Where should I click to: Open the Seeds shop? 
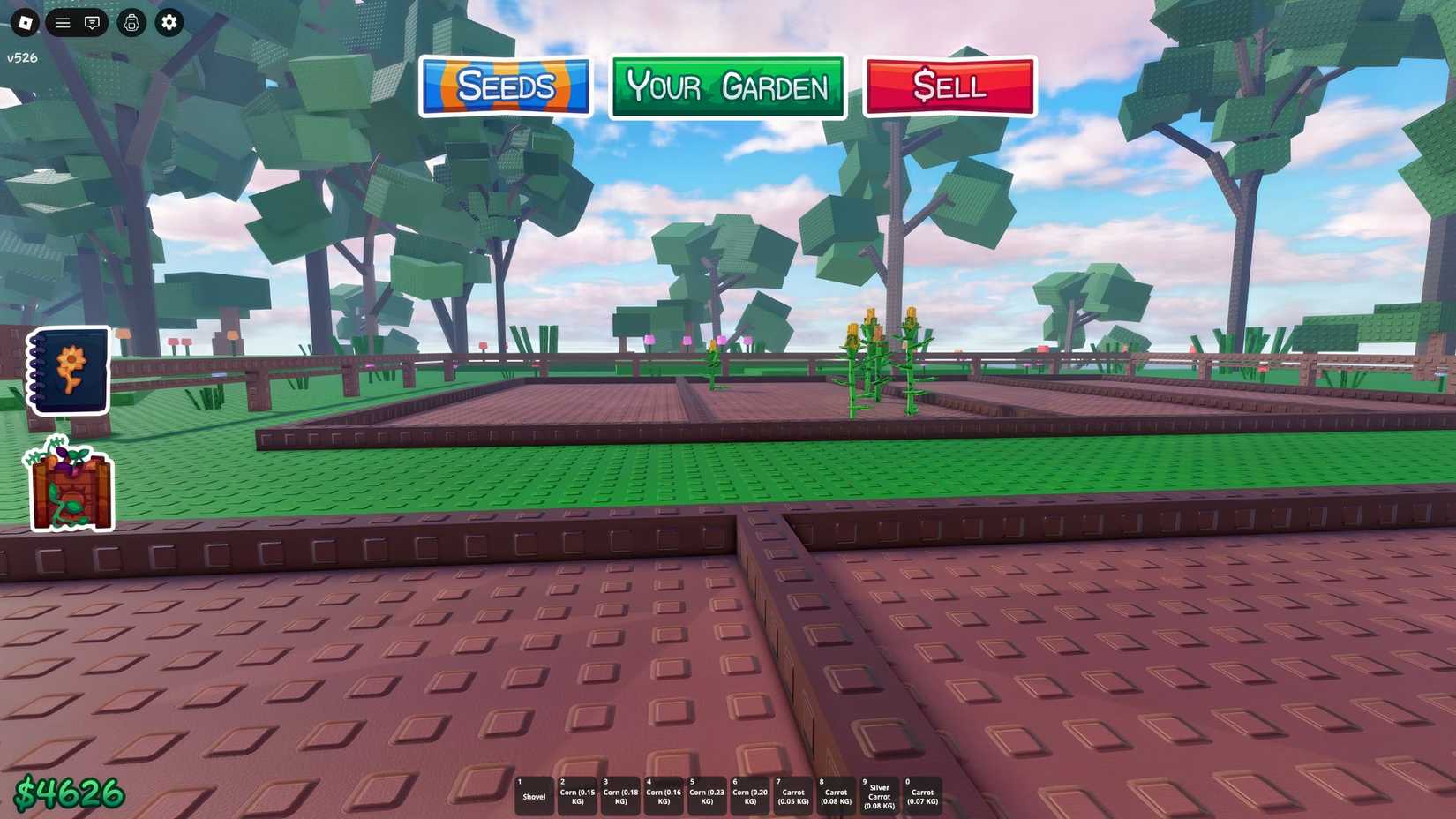pyautogui.click(x=505, y=86)
